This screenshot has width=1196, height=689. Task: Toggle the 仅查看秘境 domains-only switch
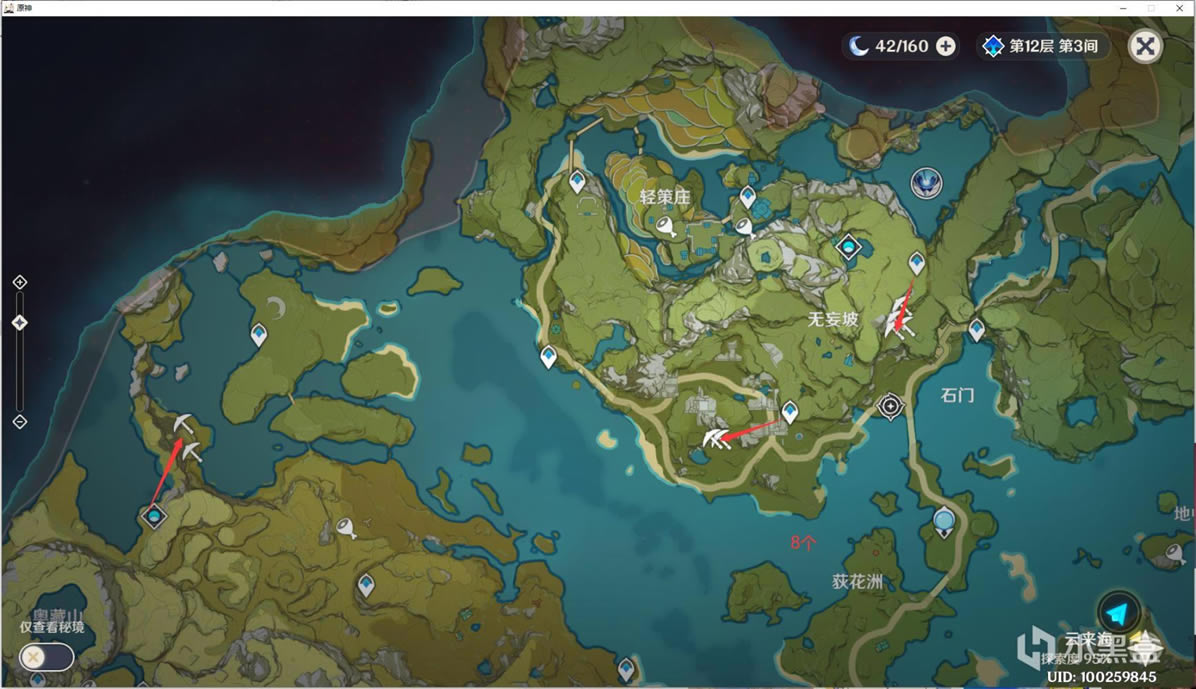[46, 657]
